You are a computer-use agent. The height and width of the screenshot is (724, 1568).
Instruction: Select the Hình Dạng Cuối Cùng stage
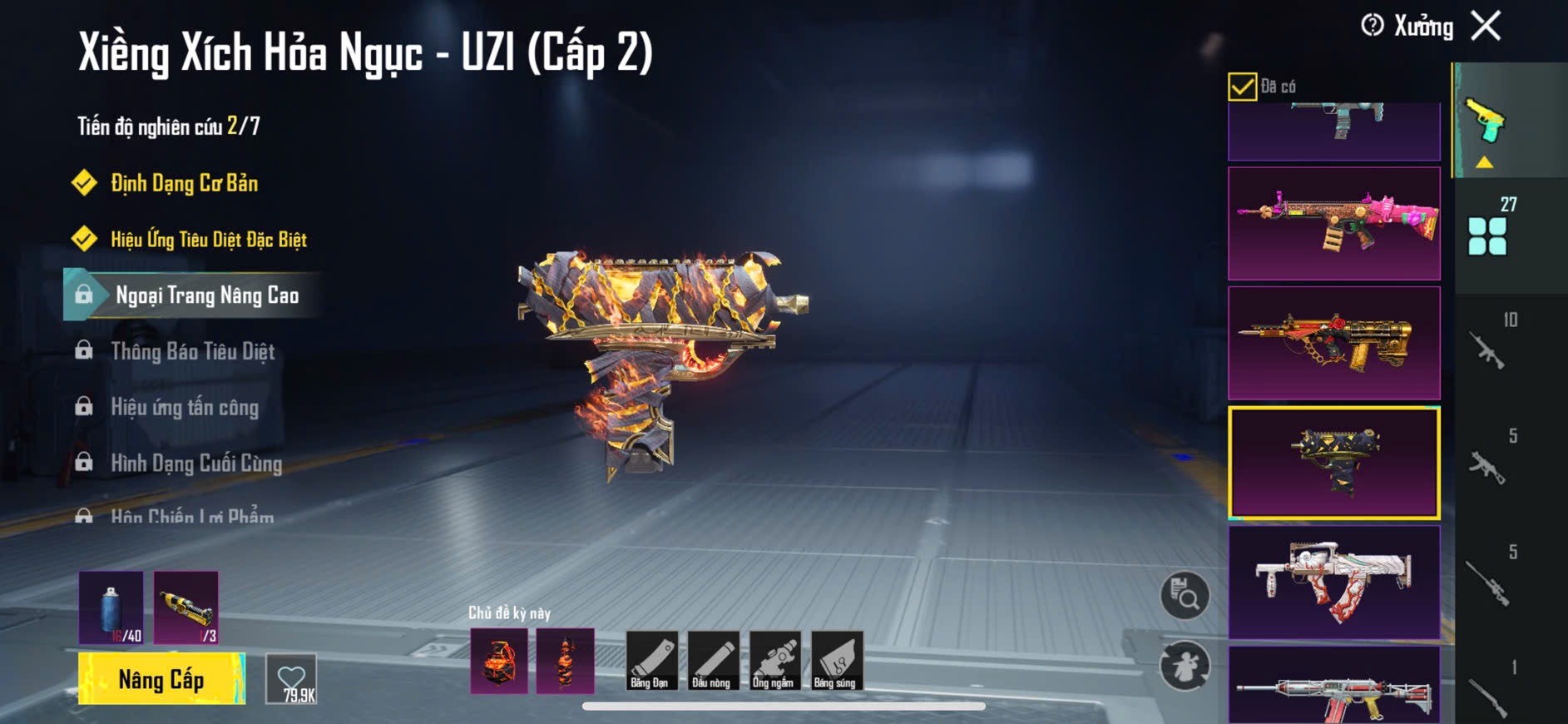click(x=195, y=463)
